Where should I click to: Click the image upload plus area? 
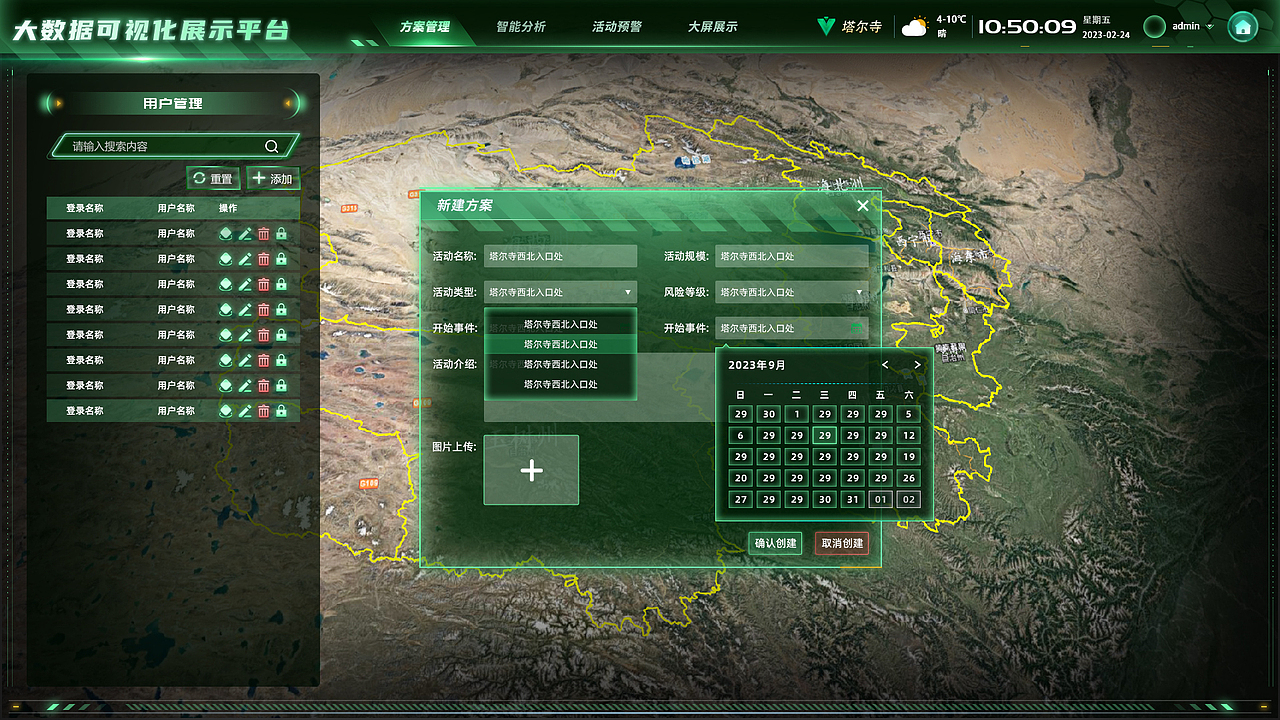click(x=531, y=470)
